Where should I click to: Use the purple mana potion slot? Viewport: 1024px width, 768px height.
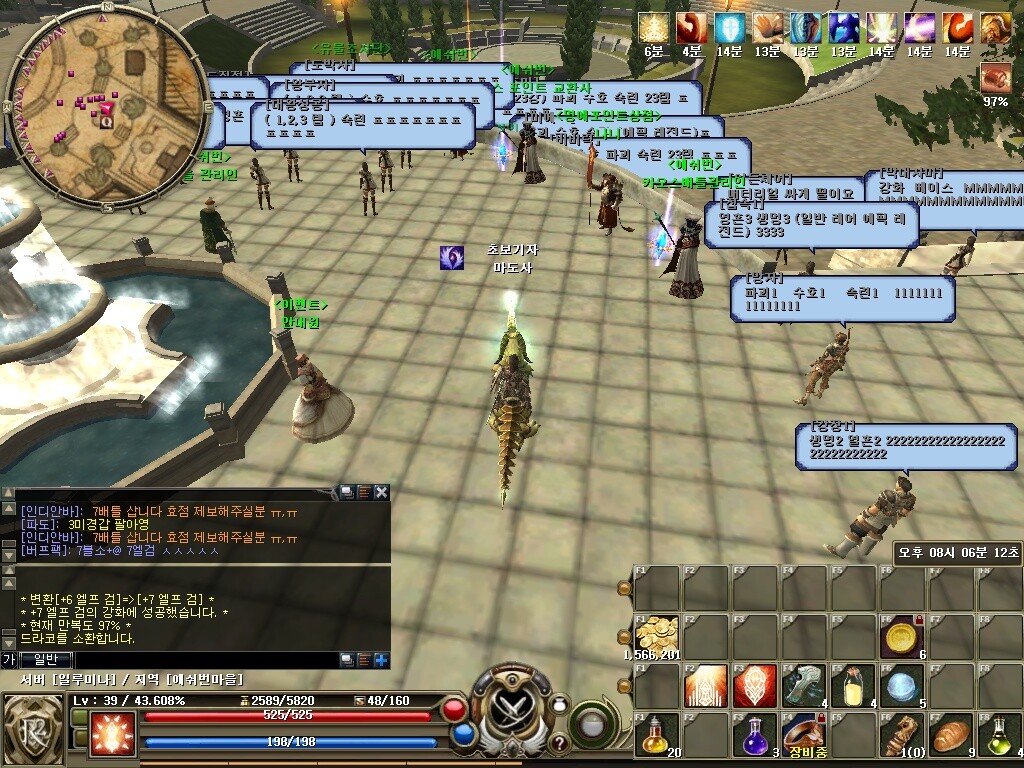(x=755, y=733)
